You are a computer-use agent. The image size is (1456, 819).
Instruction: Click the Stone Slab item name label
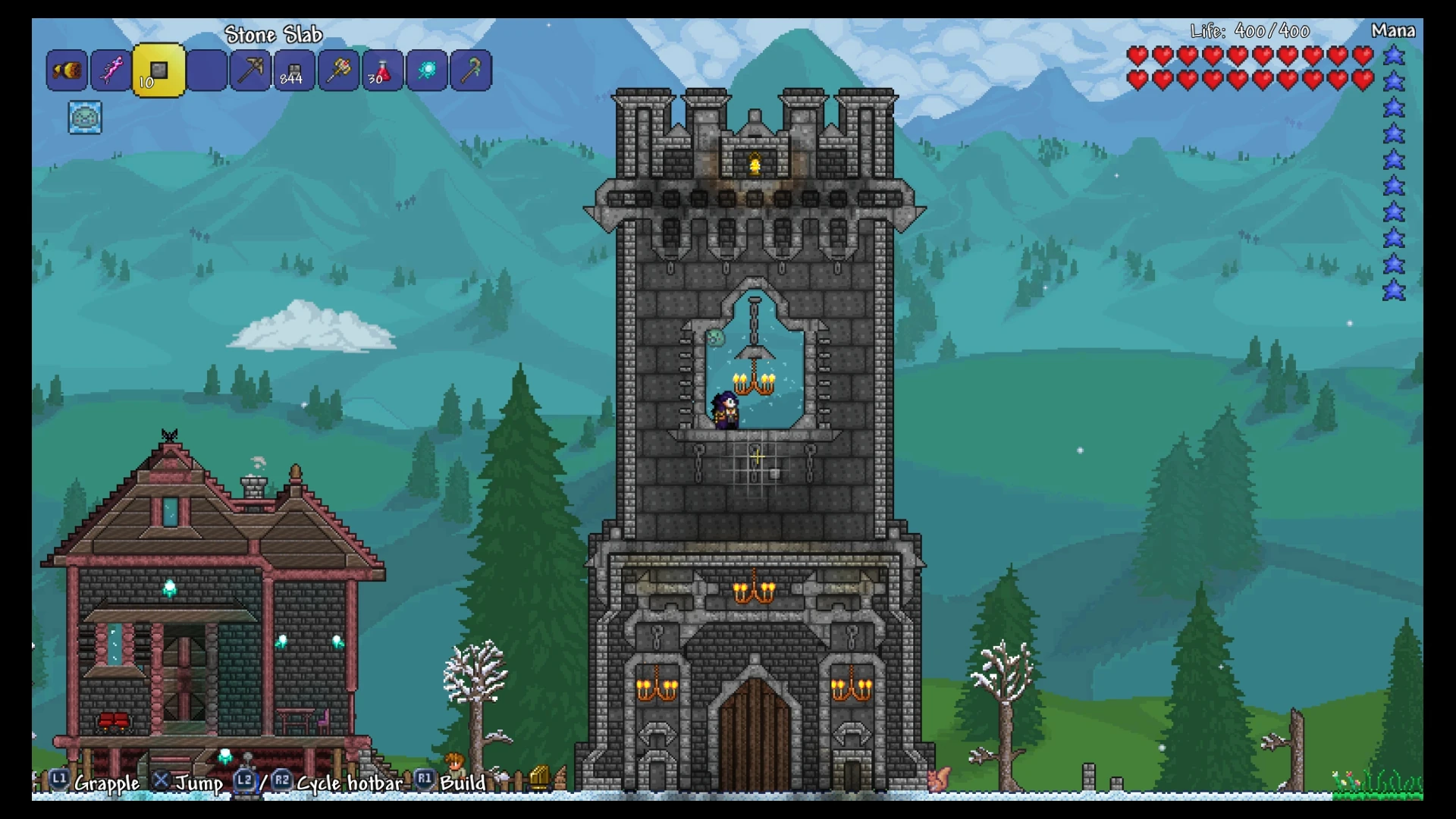pos(274,34)
